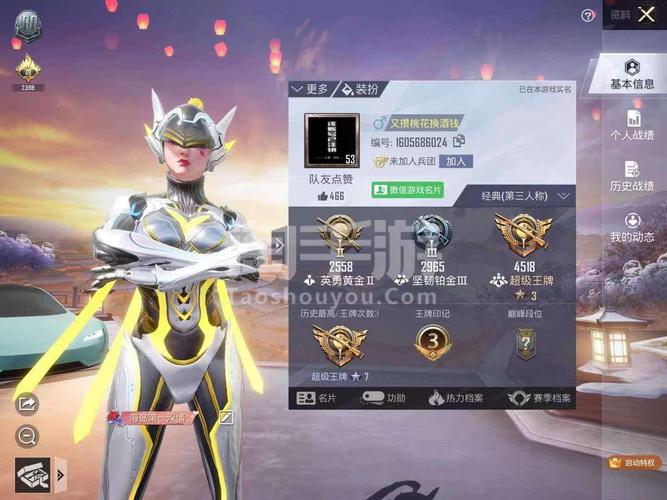Open the 装扮 outfit option

tap(360, 89)
